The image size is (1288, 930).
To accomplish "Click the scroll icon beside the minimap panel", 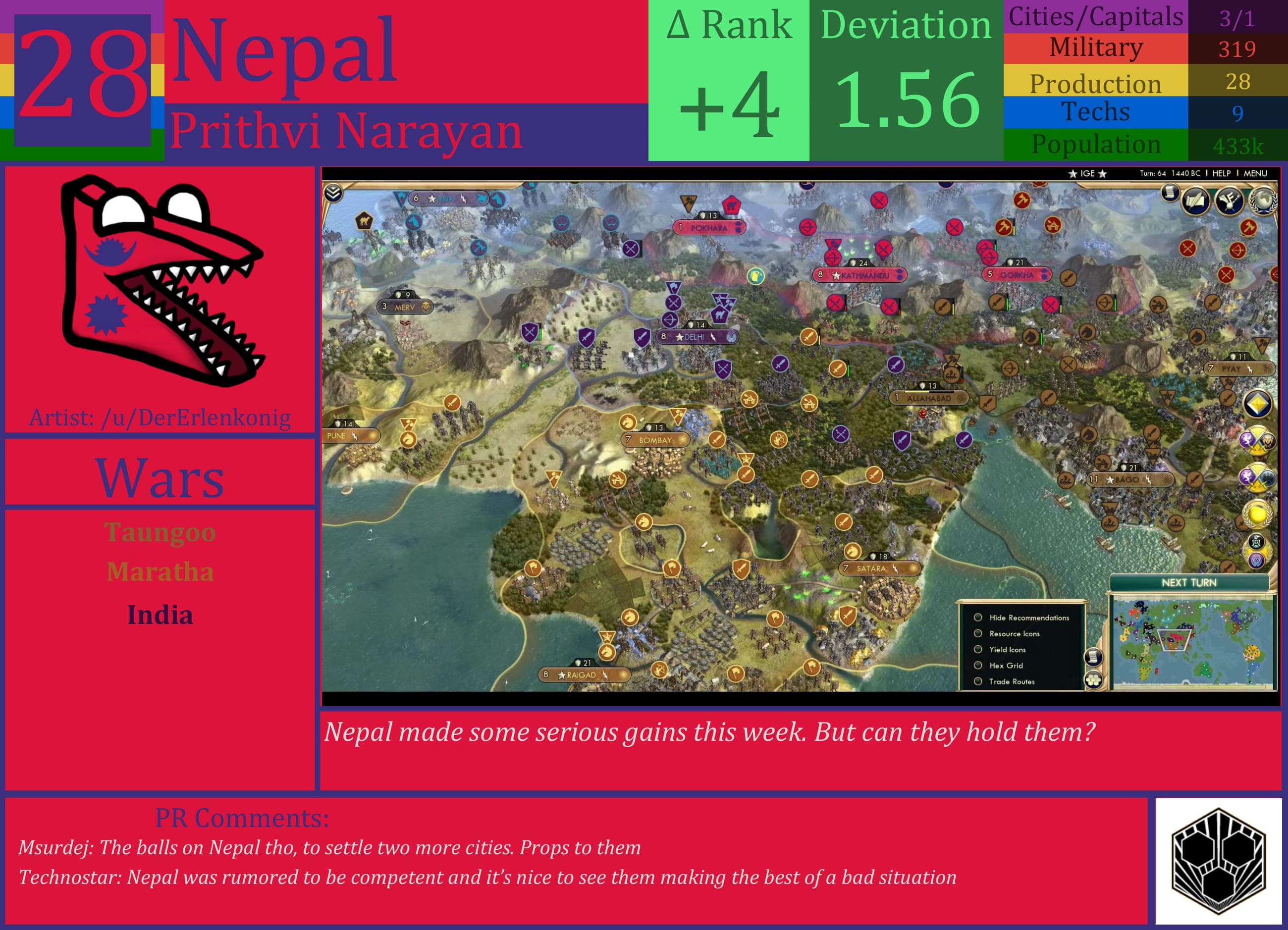I will (1095, 658).
